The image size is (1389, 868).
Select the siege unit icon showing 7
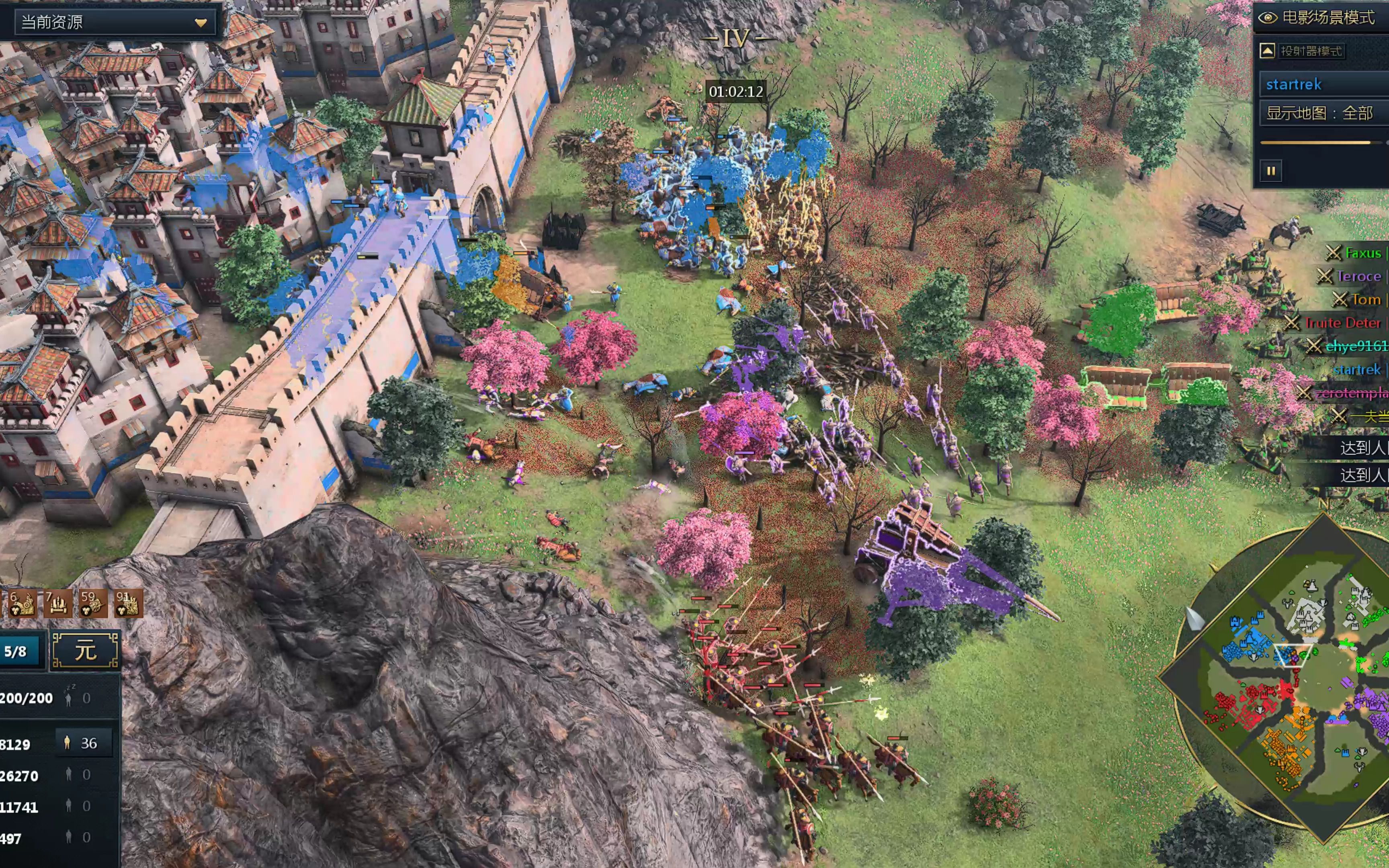[x=57, y=604]
